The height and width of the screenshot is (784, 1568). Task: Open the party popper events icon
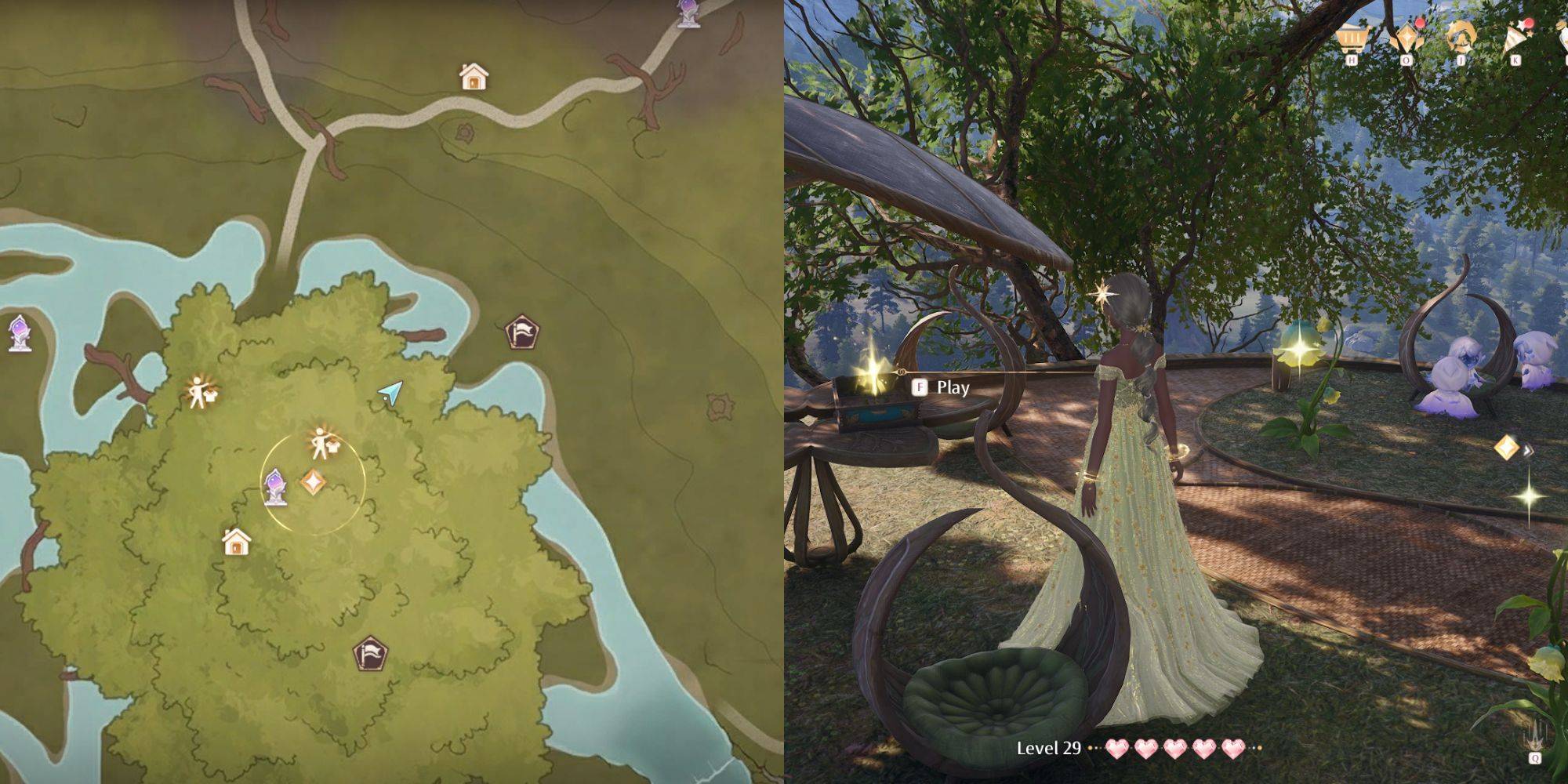pyautogui.click(x=1516, y=38)
